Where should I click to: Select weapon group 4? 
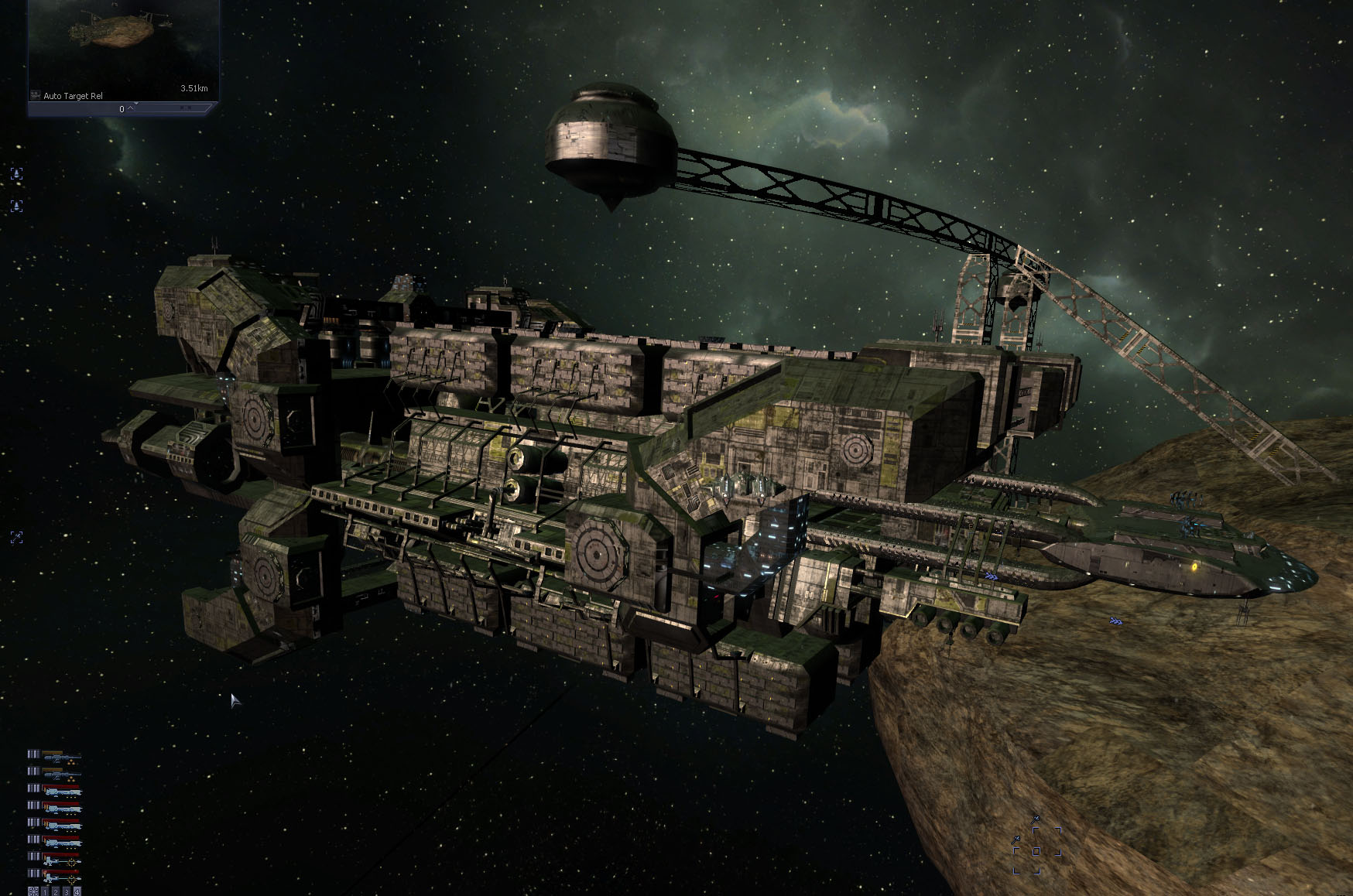point(77,891)
